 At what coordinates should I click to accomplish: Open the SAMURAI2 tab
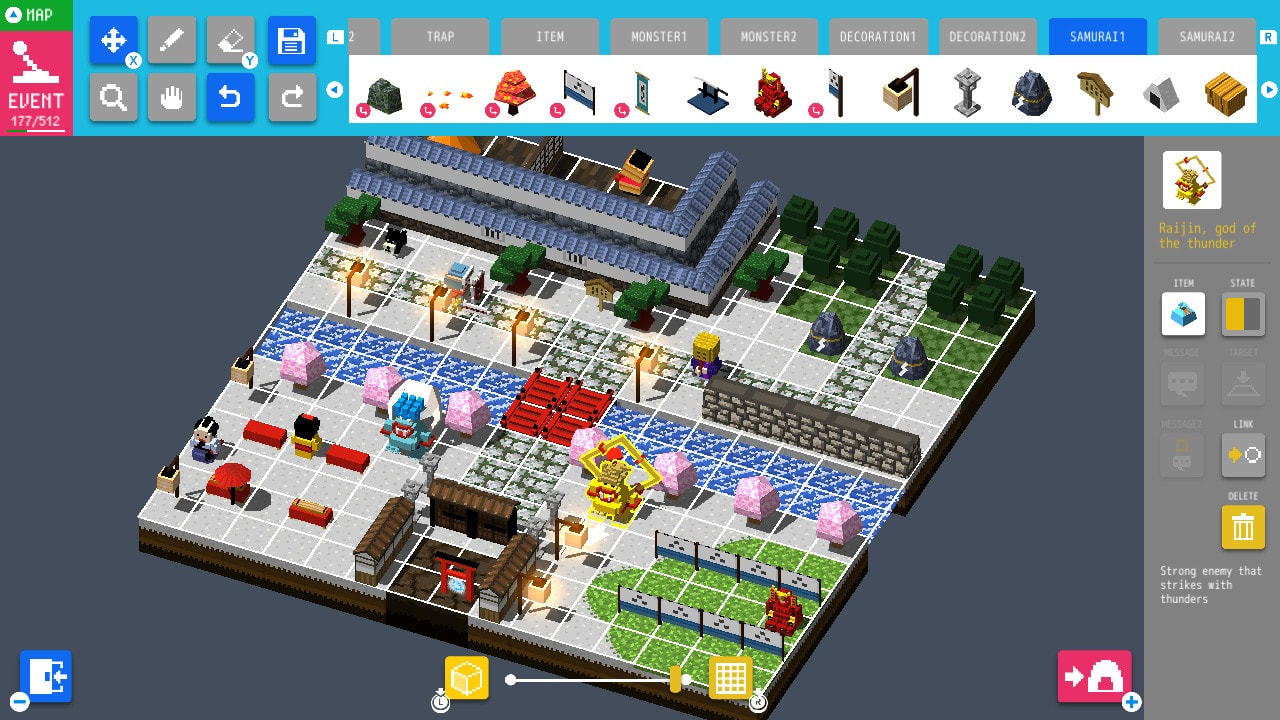[1208, 36]
